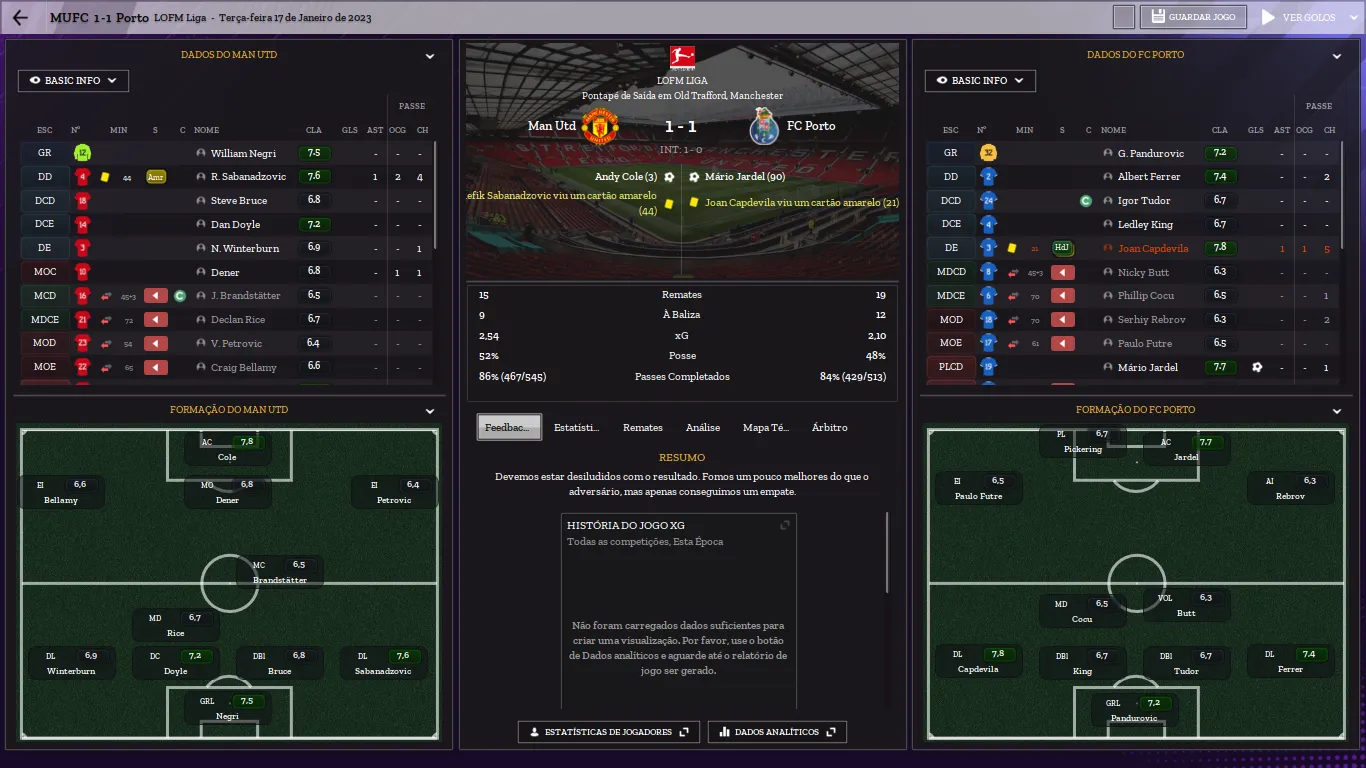1366x768 pixels.
Task: Collapse the Dados do FC Porto panel
Action: [x=1337, y=57]
